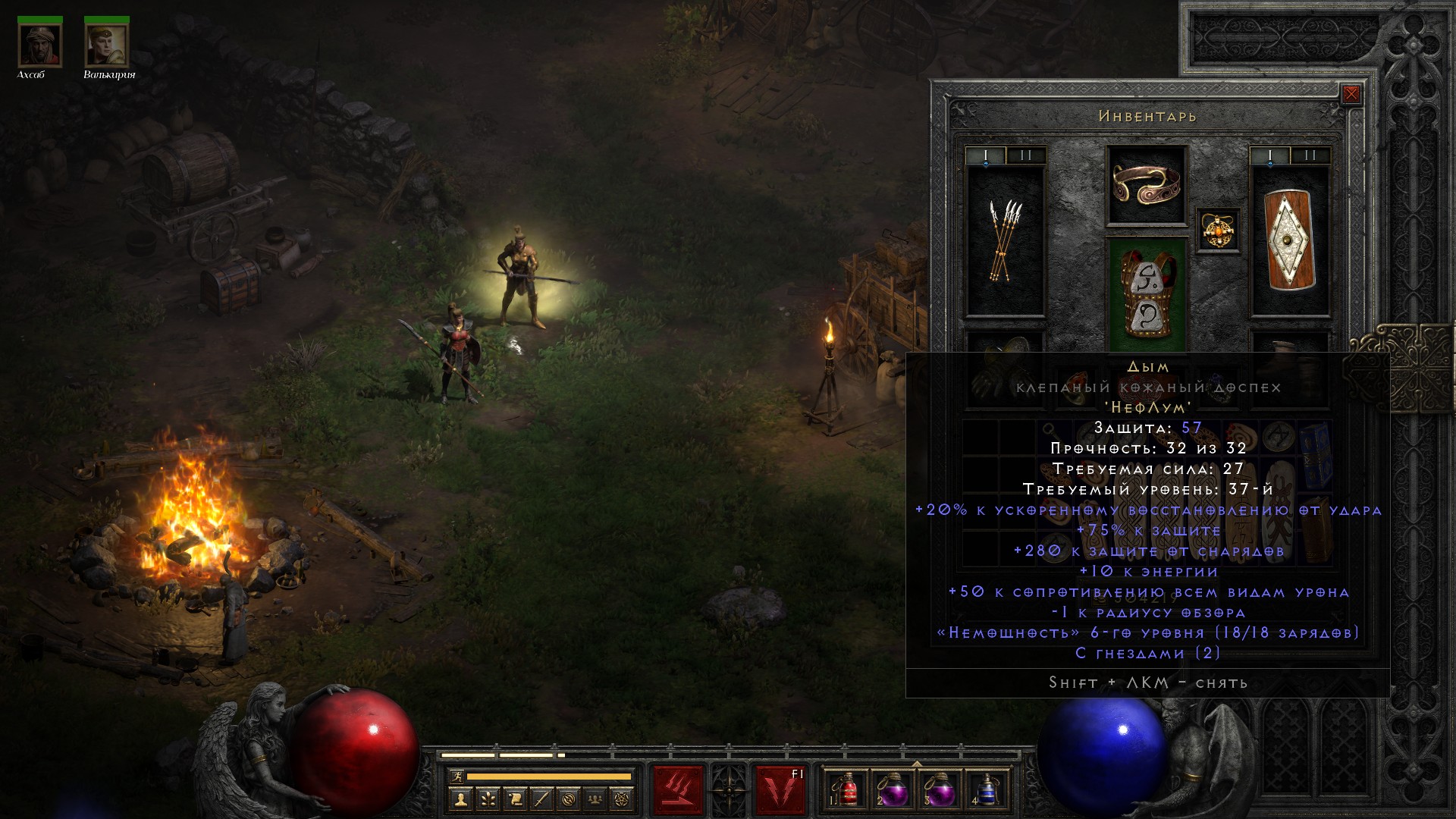Open the skill tree from mini panel
The width and height of the screenshot is (1456, 819).
point(488,799)
